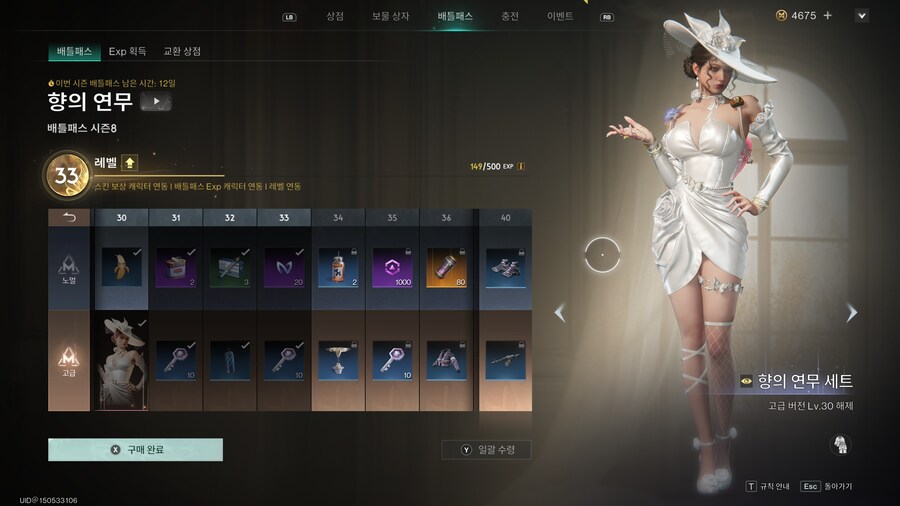Open the 이벤트 events tab

click(560, 16)
